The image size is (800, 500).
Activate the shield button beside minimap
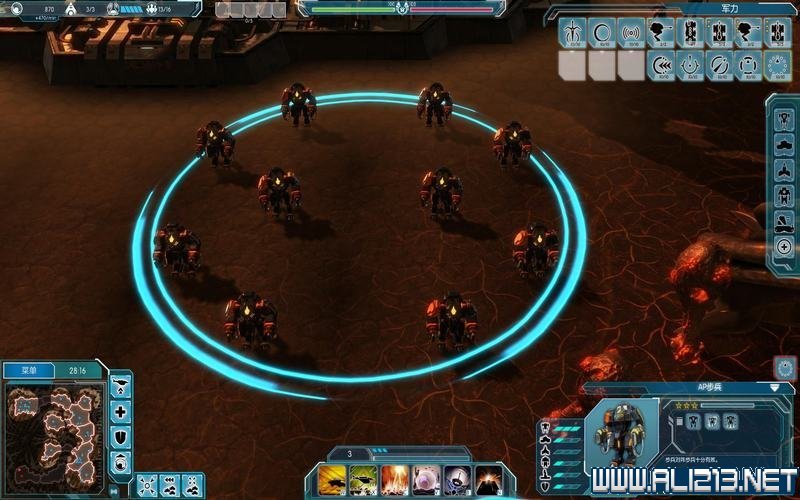121,436
